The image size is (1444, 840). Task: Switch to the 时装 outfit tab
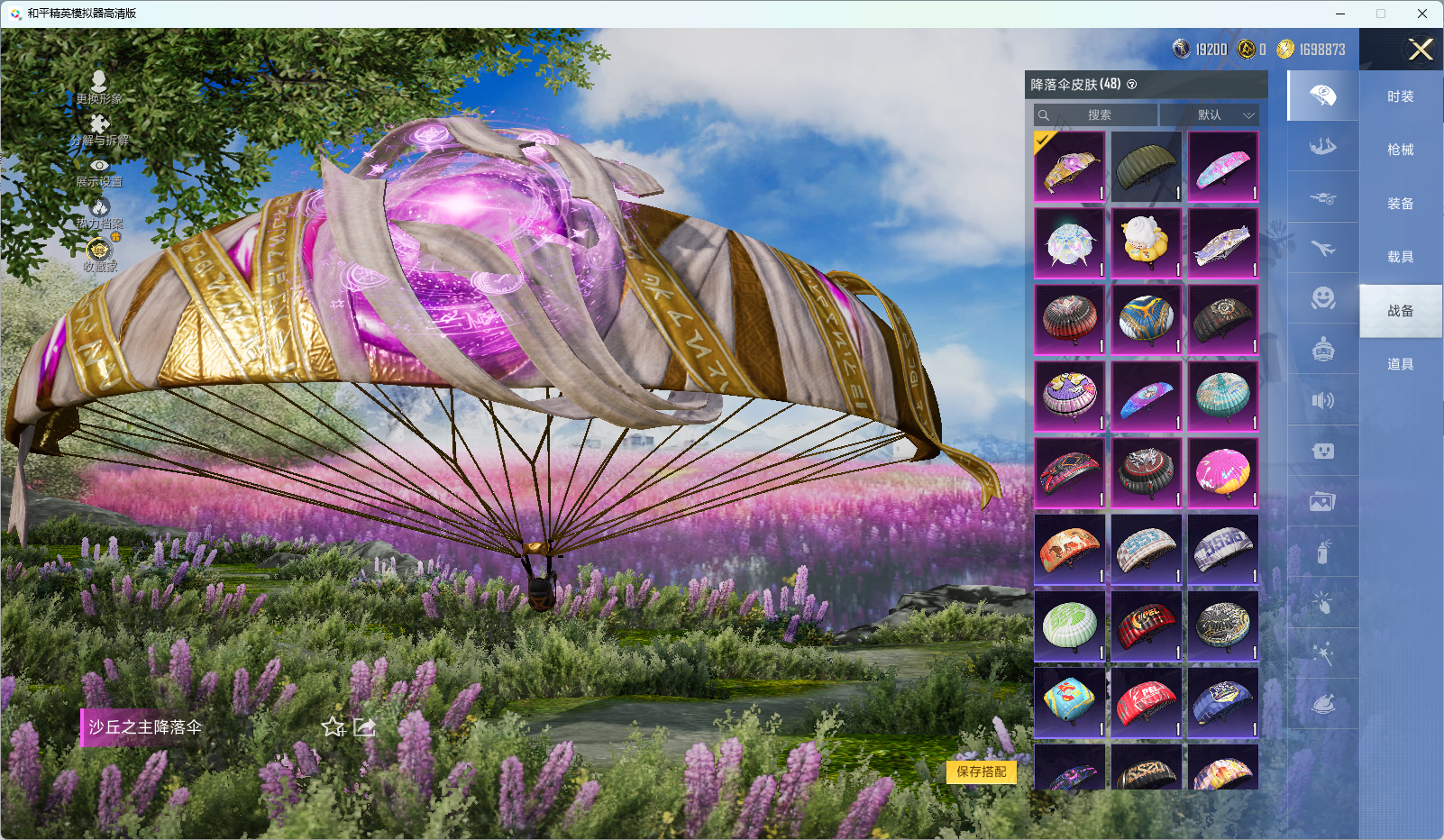pyautogui.click(x=1400, y=96)
